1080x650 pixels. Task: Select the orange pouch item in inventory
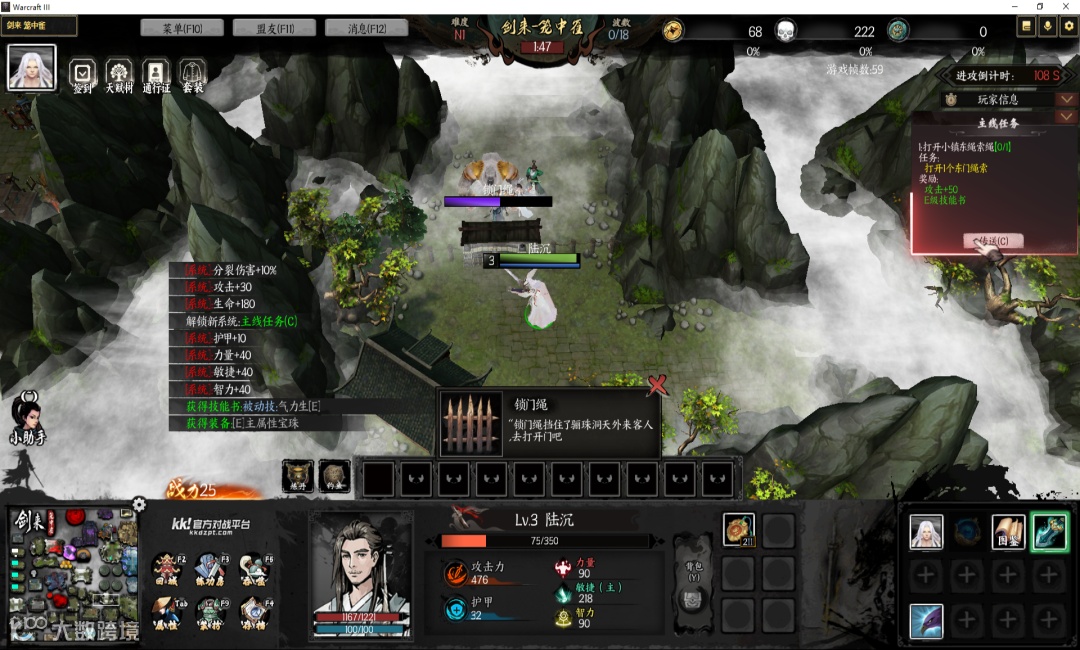(738, 529)
